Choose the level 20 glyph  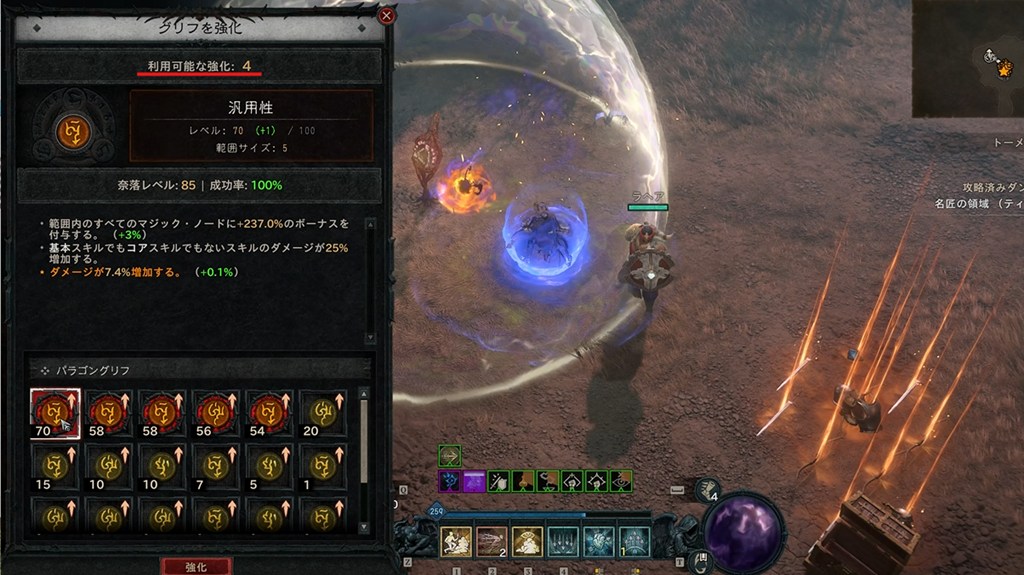point(323,413)
